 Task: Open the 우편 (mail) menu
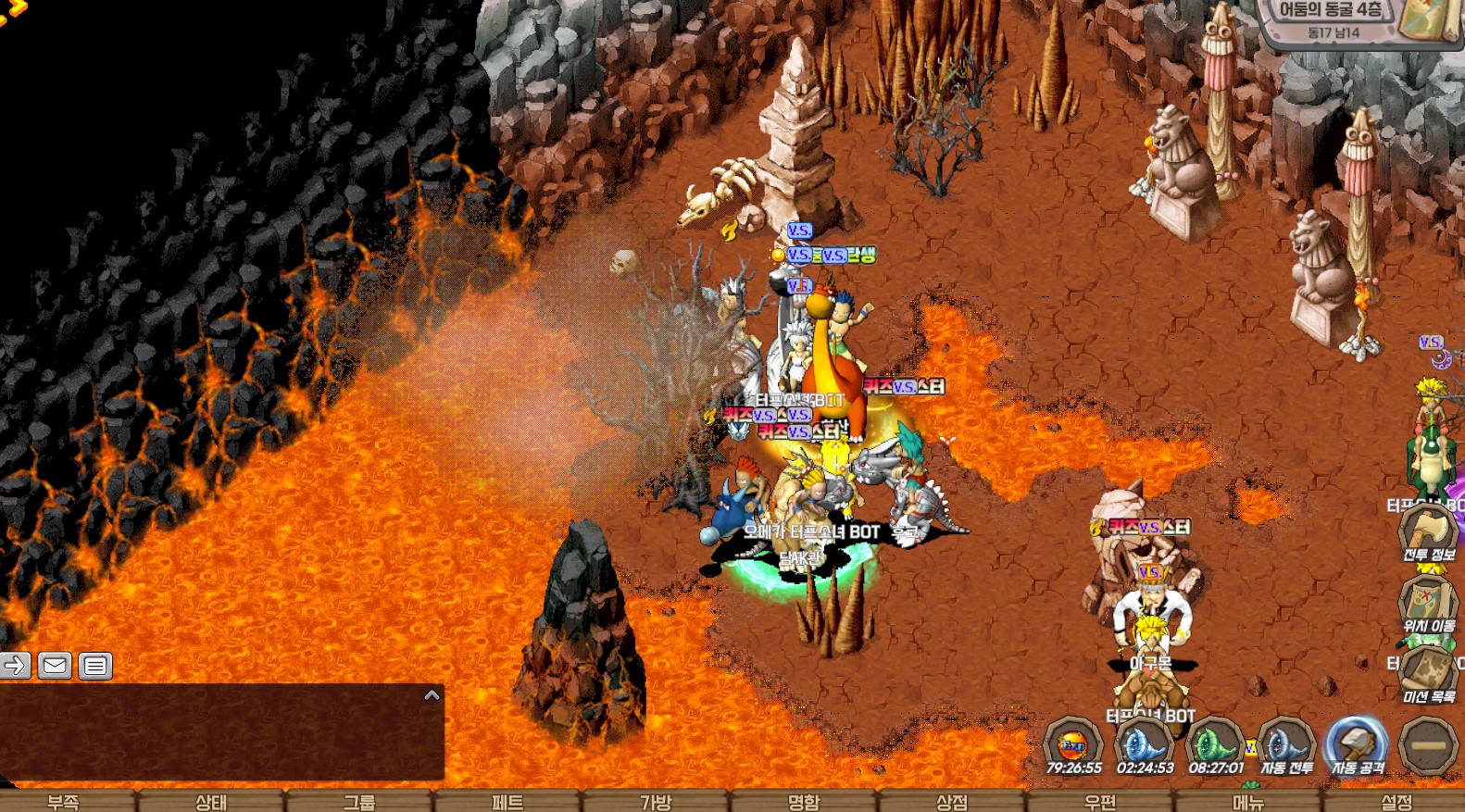(x=1100, y=801)
